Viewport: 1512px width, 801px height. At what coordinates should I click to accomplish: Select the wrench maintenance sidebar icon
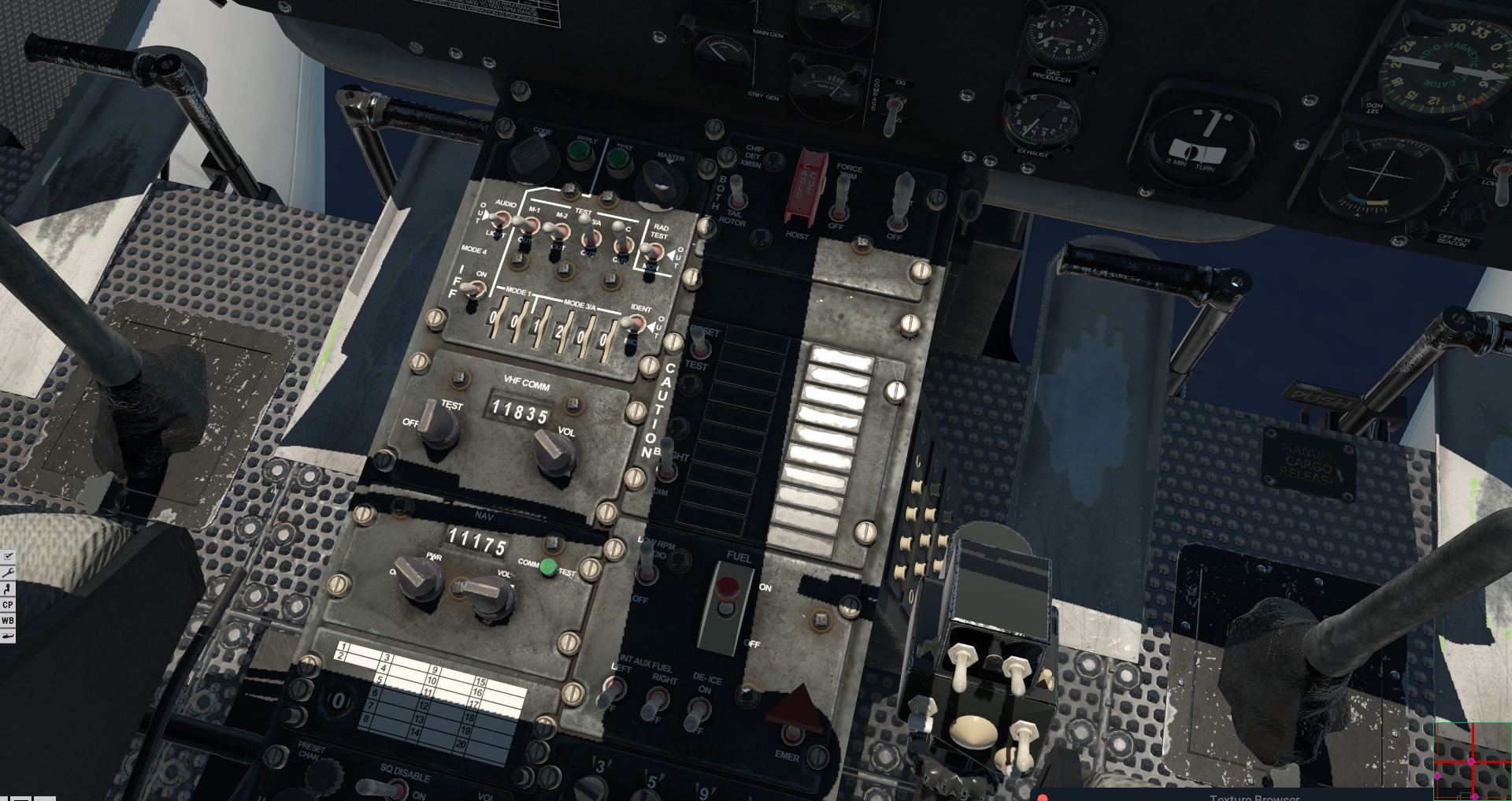click(8, 572)
